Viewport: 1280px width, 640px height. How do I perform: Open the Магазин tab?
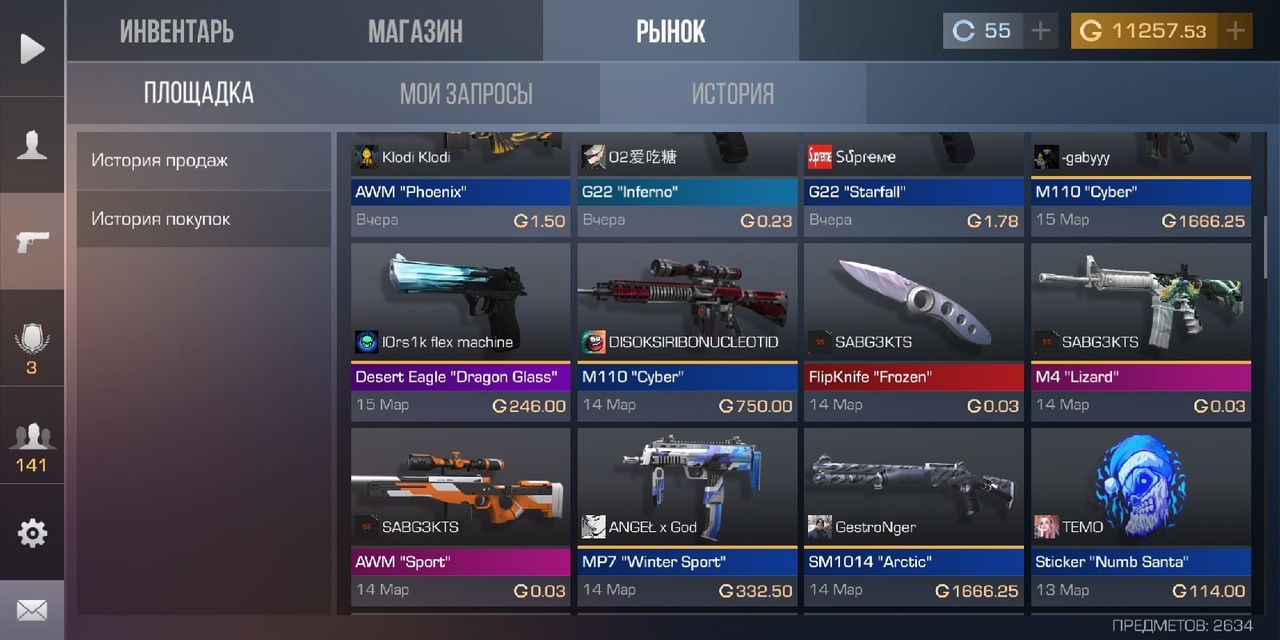coord(415,31)
